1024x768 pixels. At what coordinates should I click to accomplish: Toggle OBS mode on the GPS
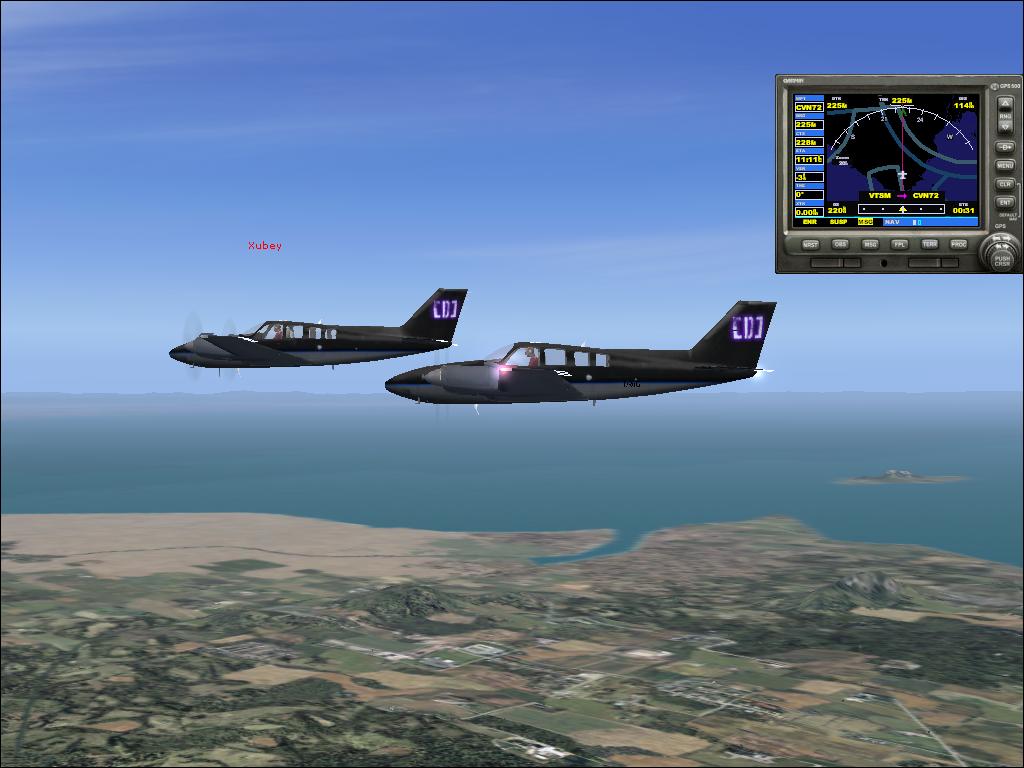pyautogui.click(x=841, y=244)
